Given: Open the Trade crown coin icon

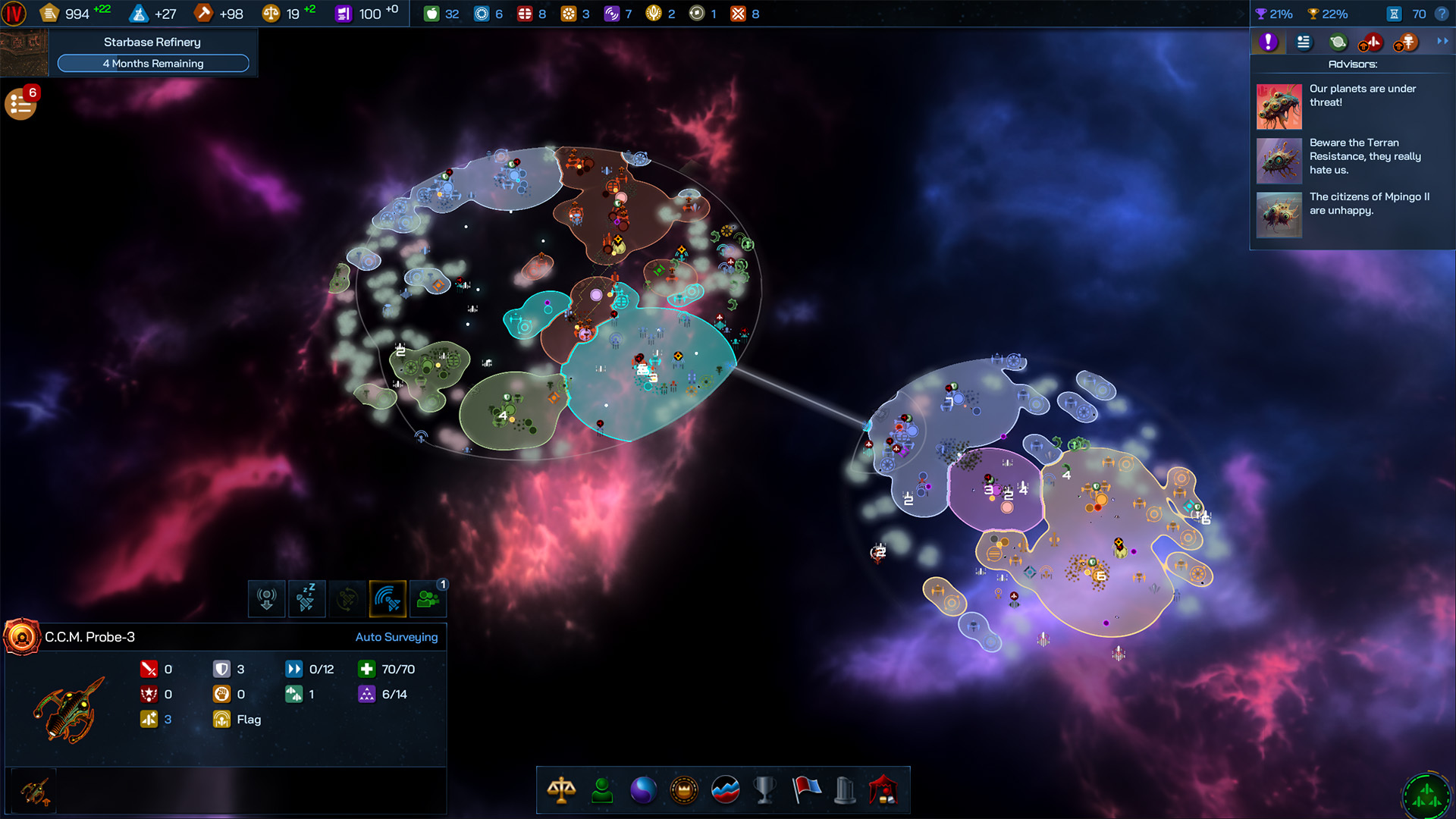Looking at the screenshot, I should pos(682,789).
